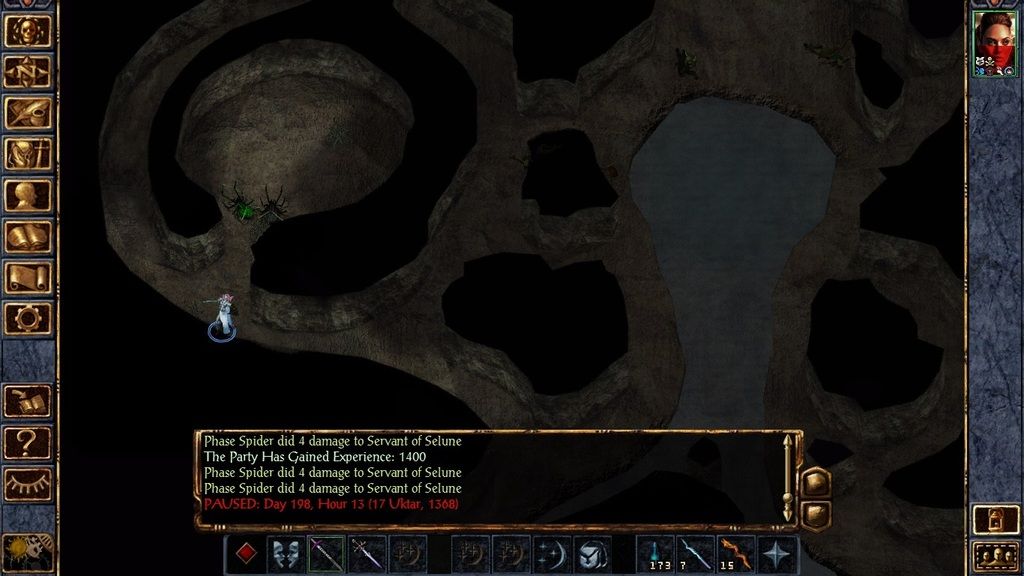1024x576 pixels.
Task: Use the quick item with count 173
Action: [655, 554]
